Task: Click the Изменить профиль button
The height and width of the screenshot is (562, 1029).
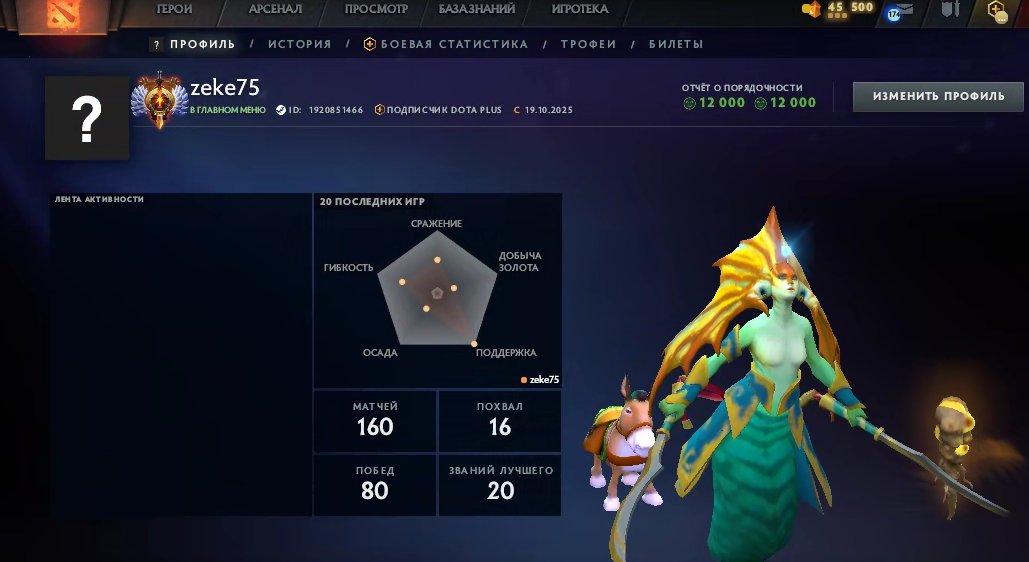Action: coord(938,97)
